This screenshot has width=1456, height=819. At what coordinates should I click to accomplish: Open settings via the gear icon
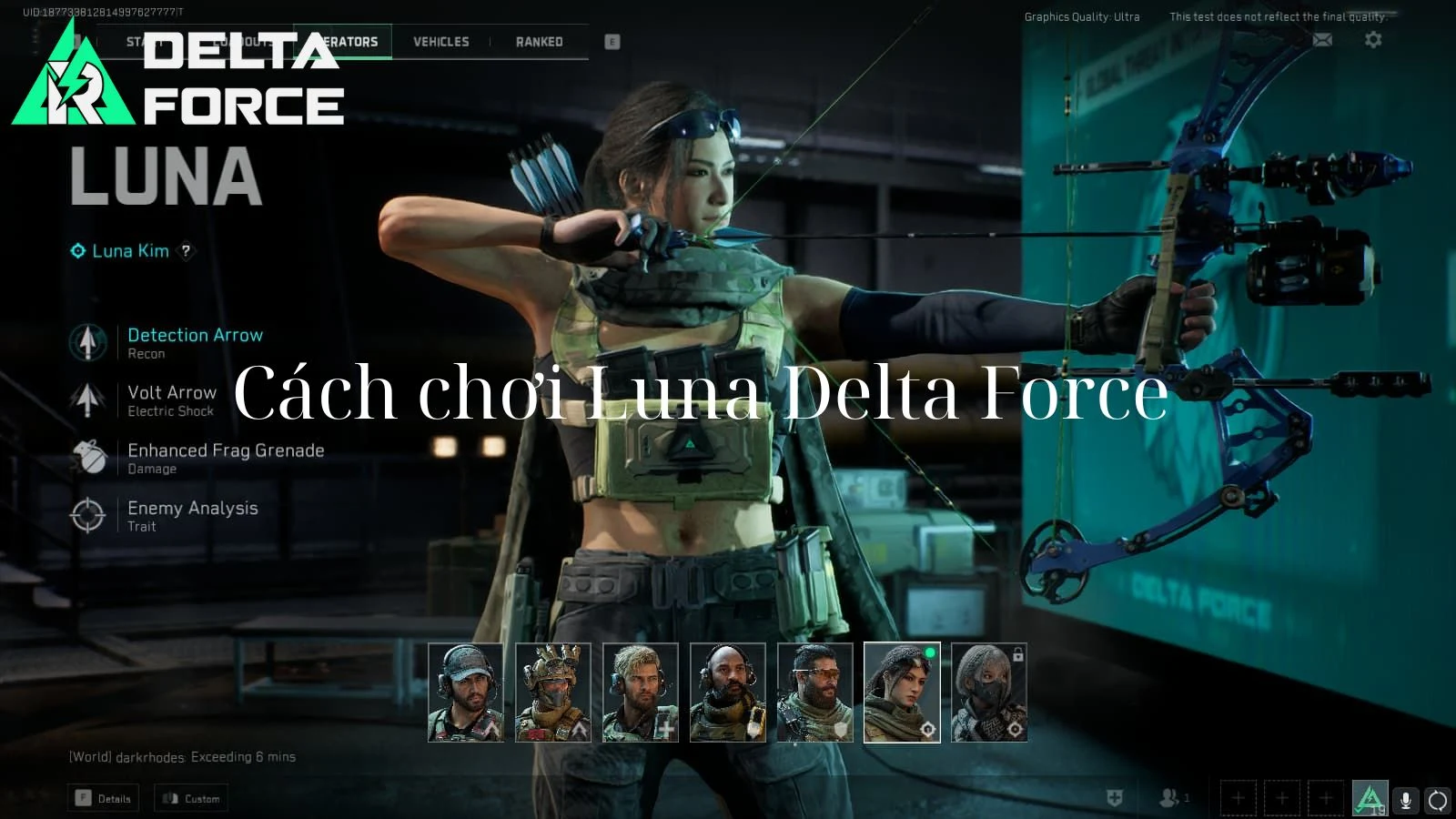click(1373, 40)
